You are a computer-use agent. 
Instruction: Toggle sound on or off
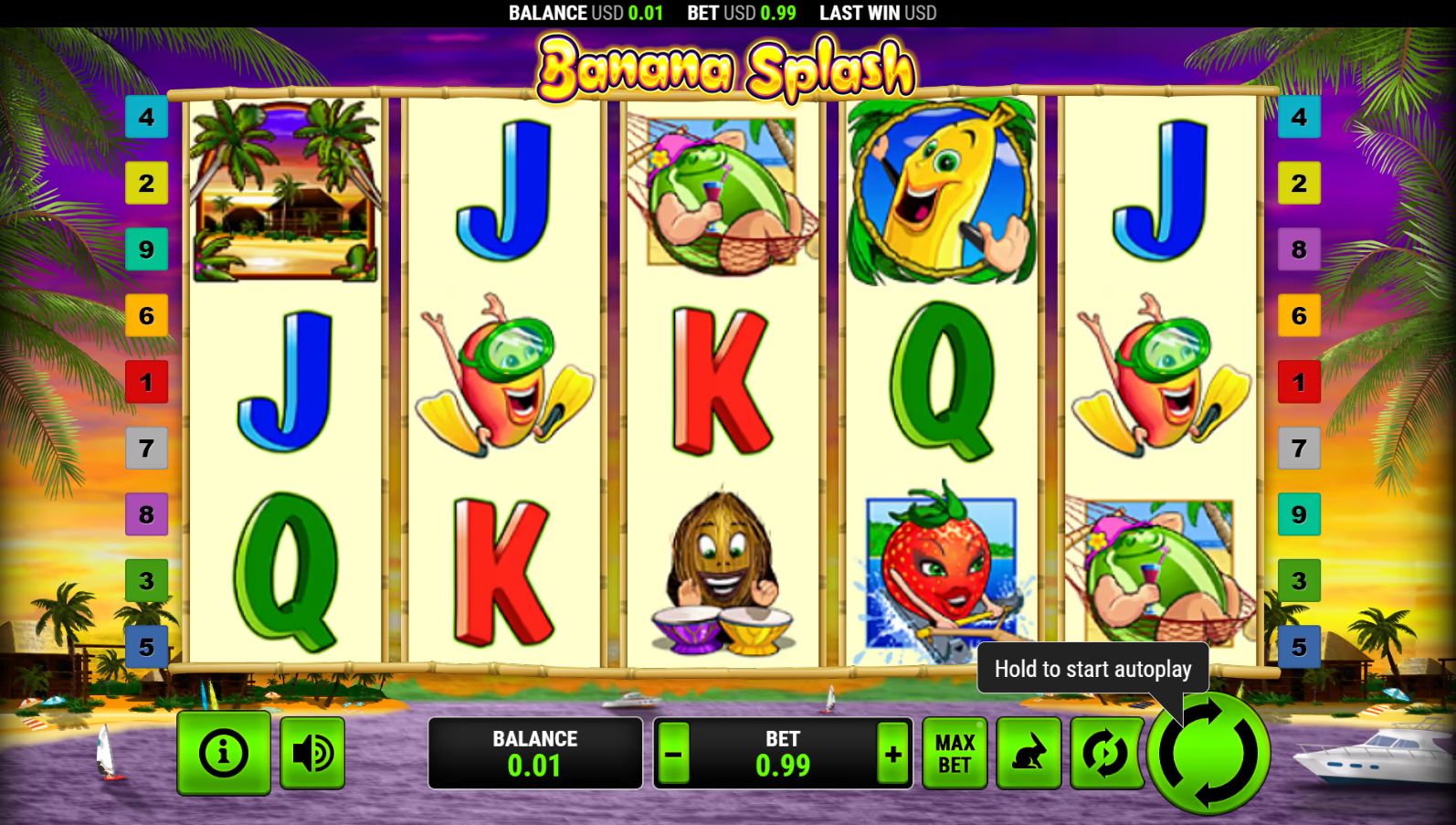point(312,752)
